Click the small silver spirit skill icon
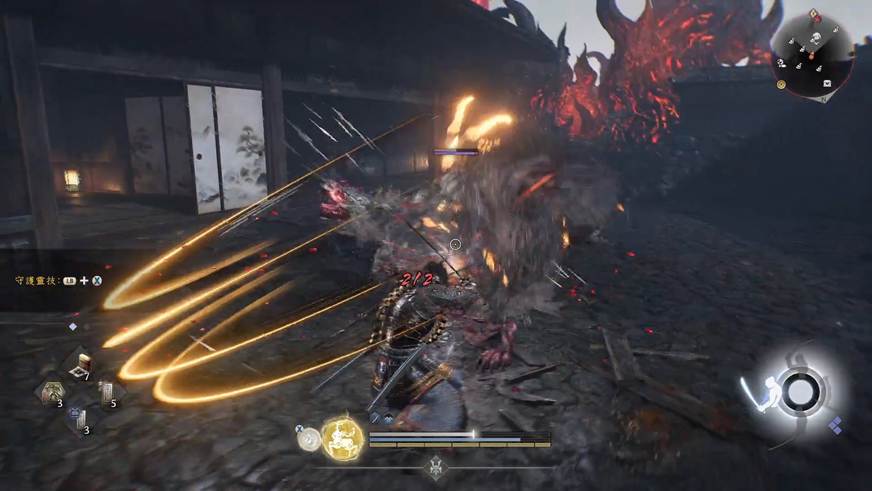This screenshot has width=872, height=491. 309,436
